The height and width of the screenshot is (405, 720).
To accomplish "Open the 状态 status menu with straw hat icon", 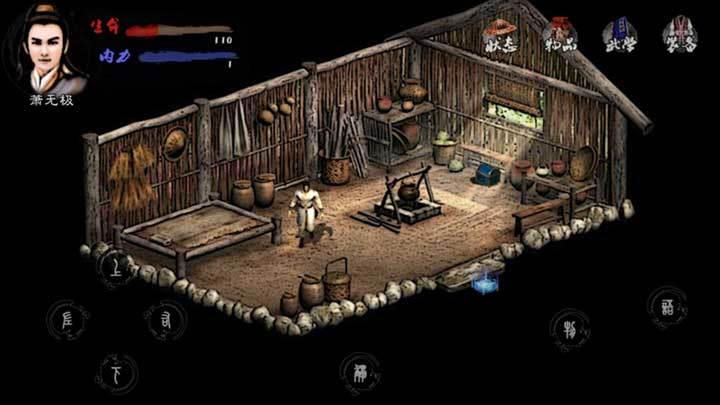I will point(503,35).
